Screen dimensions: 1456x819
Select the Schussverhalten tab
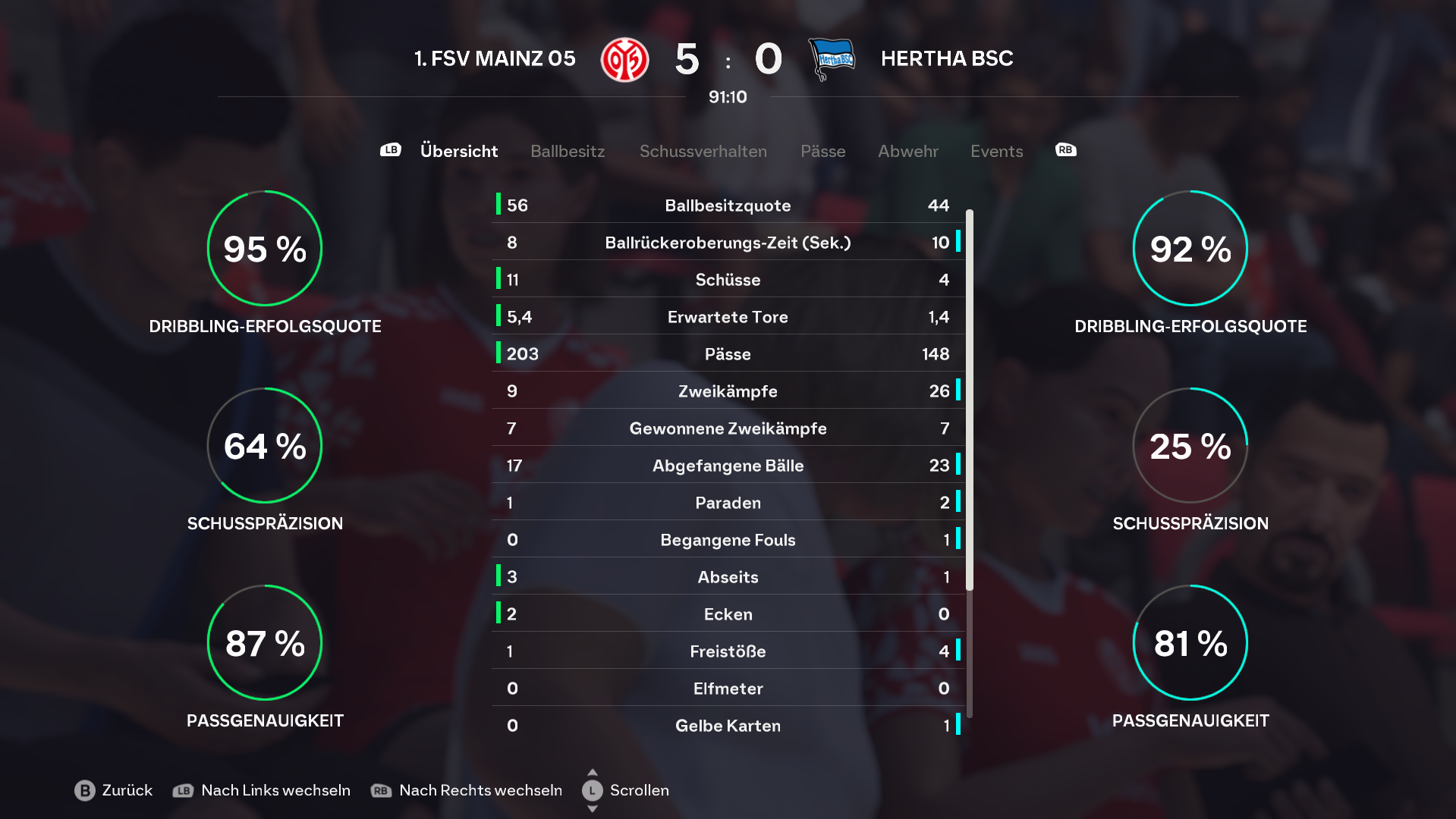pos(703,151)
